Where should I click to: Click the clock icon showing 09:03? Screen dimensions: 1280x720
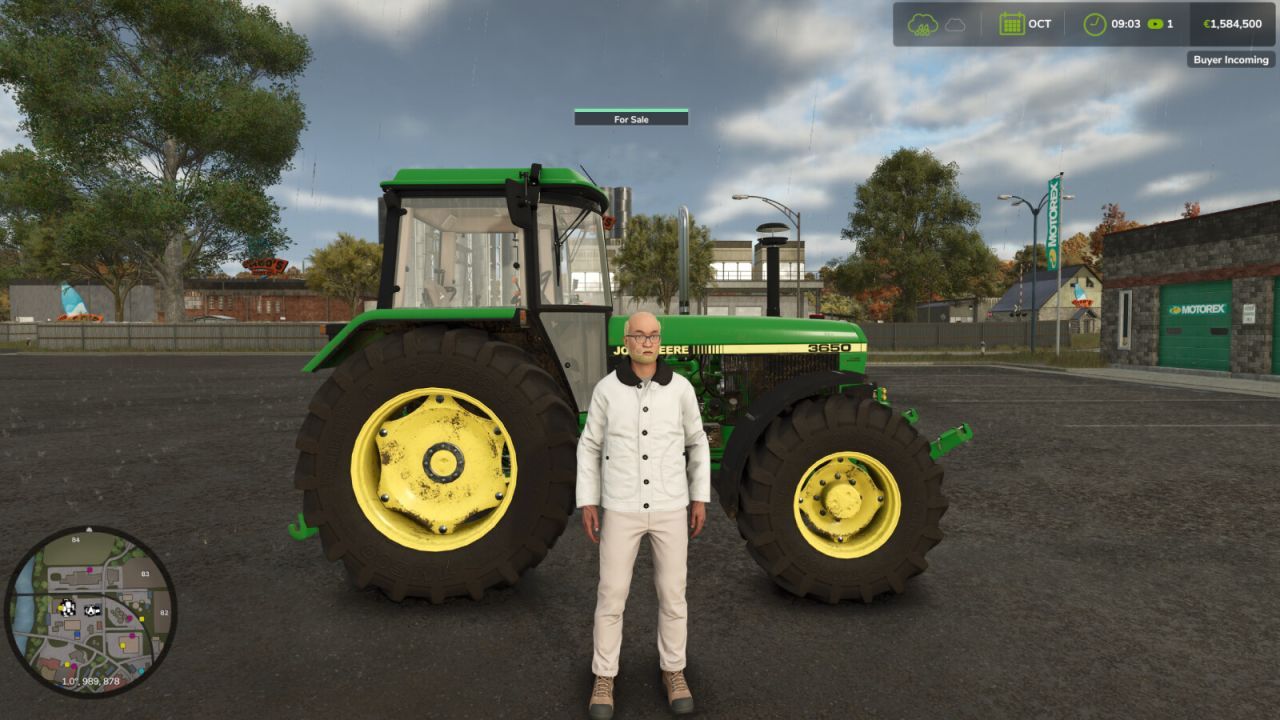click(1094, 23)
